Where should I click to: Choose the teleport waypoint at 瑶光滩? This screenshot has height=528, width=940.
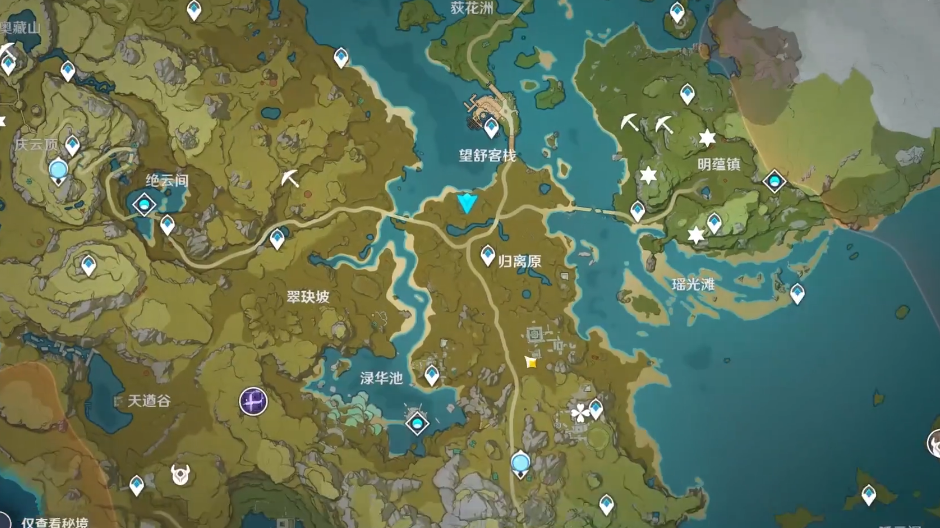(x=797, y=293)
